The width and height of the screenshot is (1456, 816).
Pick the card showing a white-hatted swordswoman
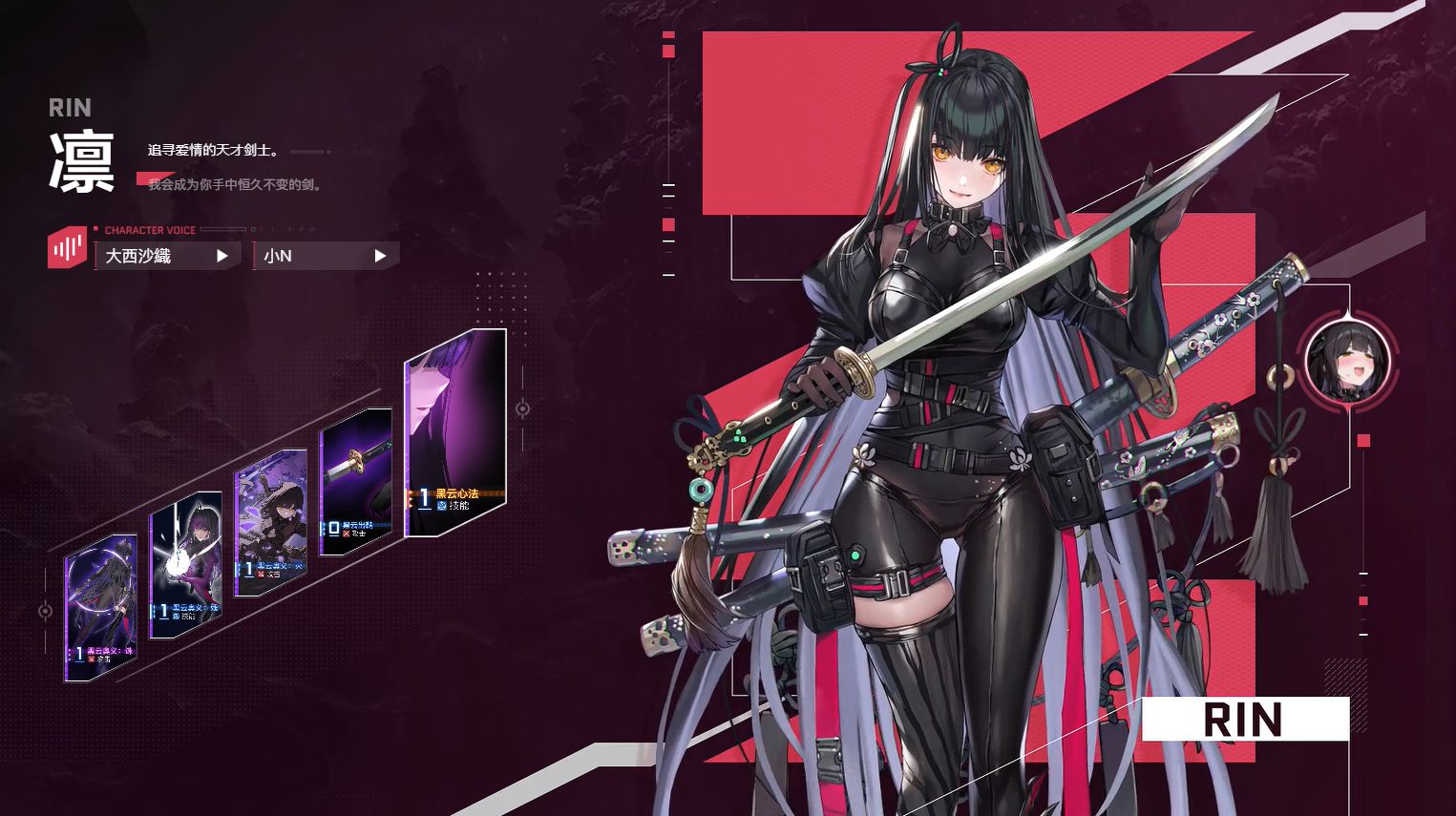pos(270,523)
